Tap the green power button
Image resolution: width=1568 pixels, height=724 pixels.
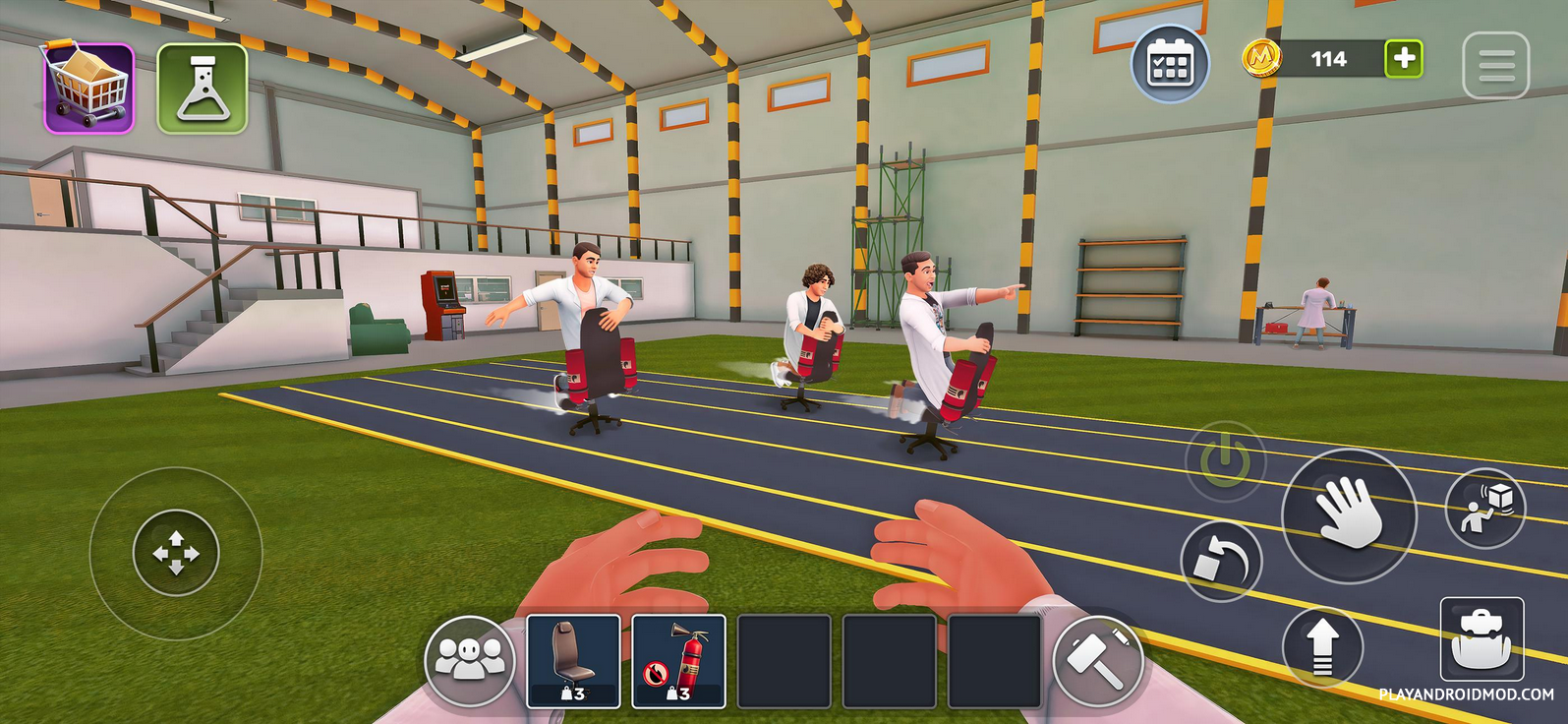(x=1224, y=459)
